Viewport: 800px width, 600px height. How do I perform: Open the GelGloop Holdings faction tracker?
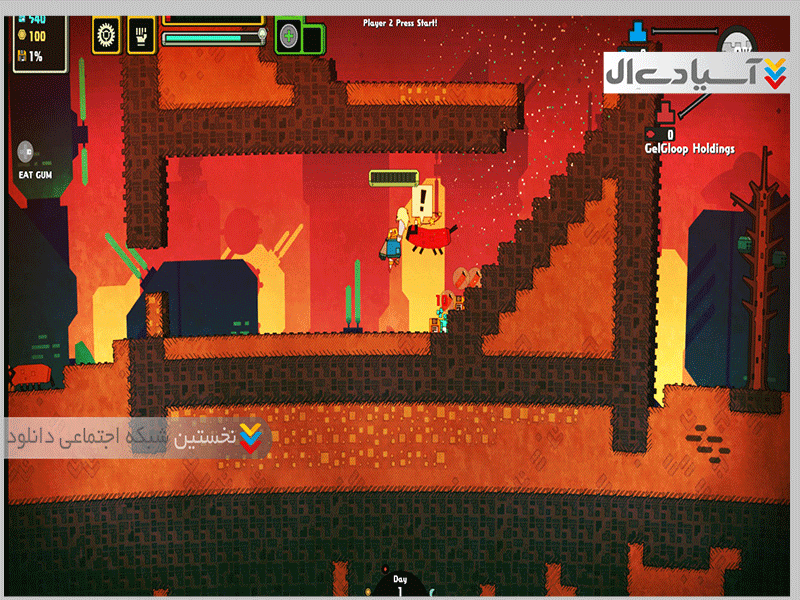(x=690, y=149)
